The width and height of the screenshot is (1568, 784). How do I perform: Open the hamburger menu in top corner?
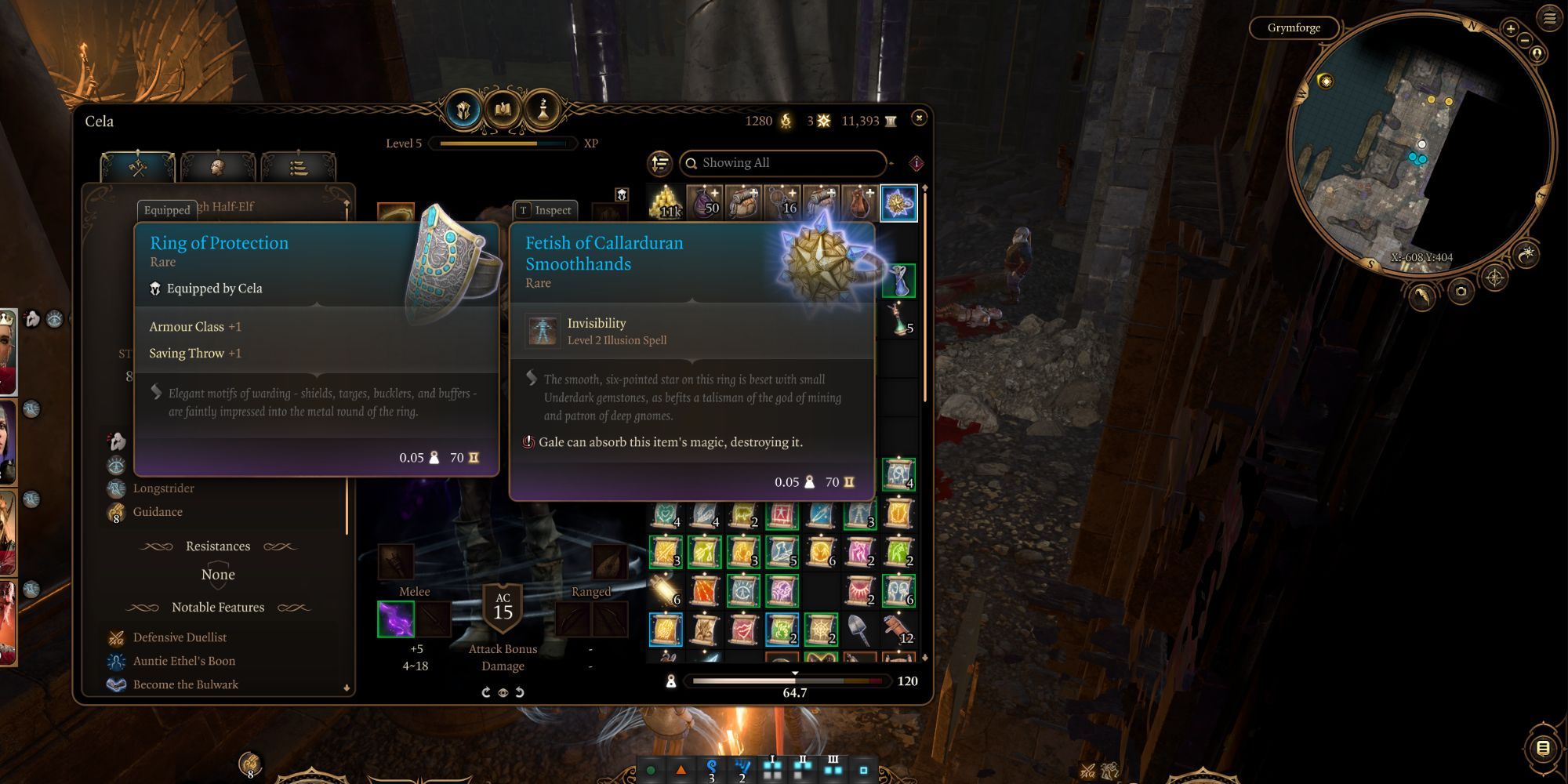click(x=1550, y=18)
